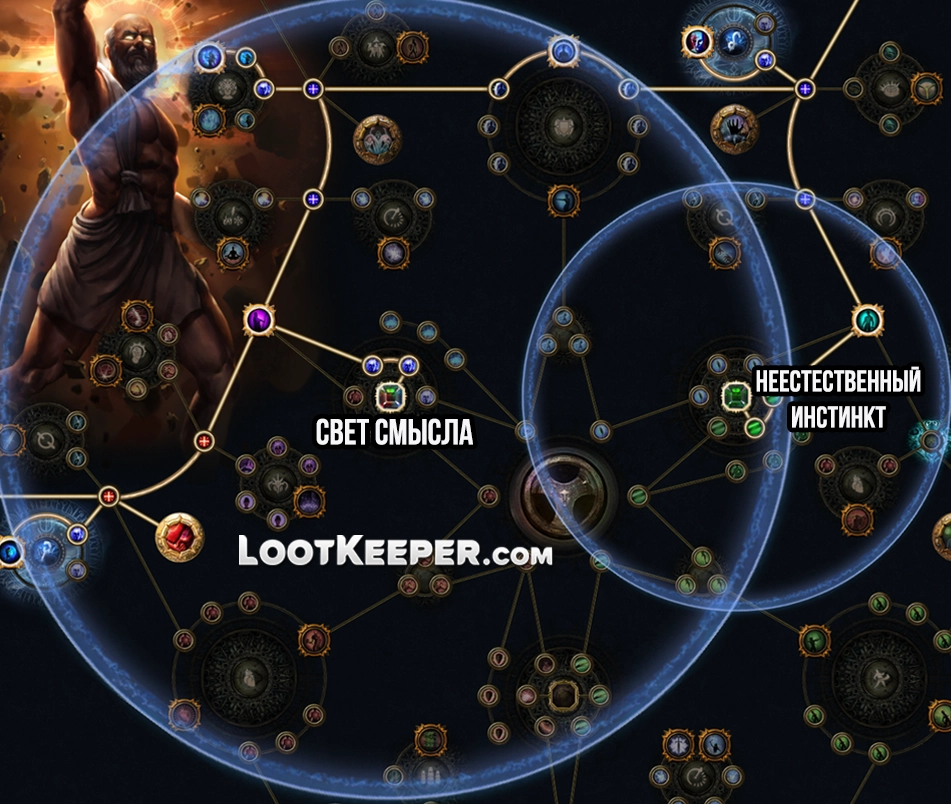Click the red-faced notable in the glowing cluster

[x=696, y=41]
